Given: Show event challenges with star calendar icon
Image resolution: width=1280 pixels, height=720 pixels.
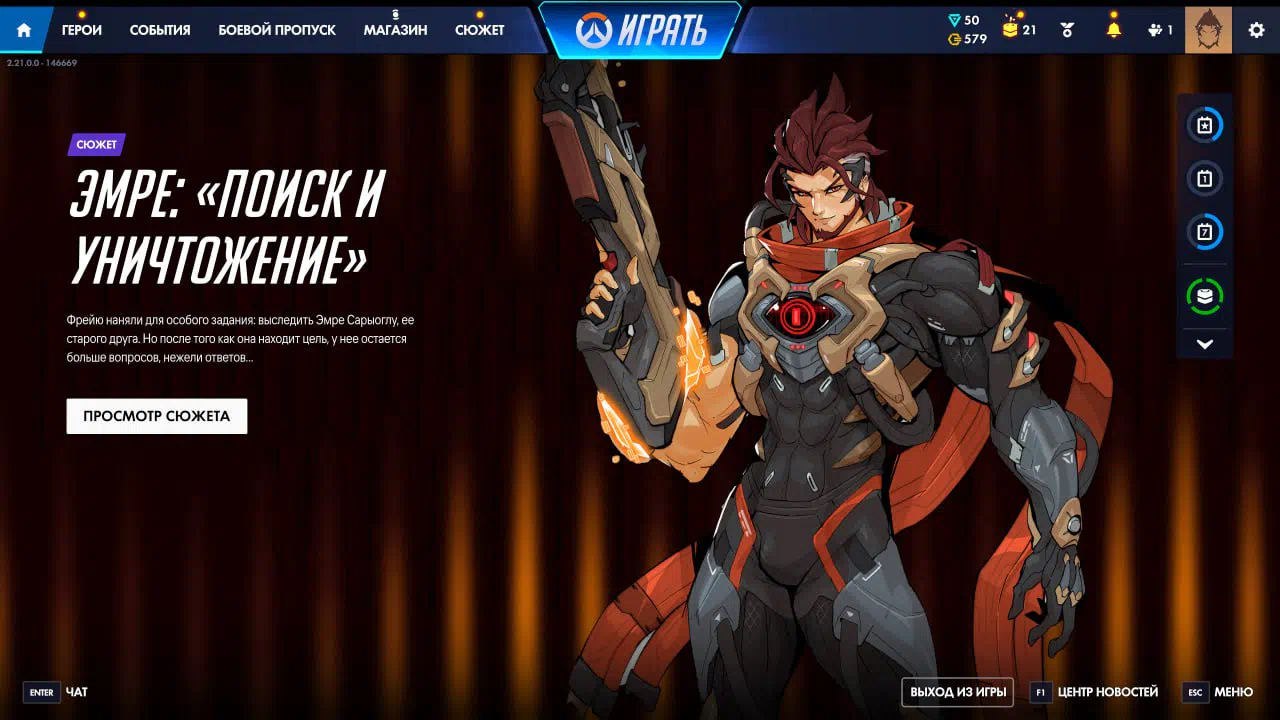Looking at the screenshot, I should point(1205,126).
